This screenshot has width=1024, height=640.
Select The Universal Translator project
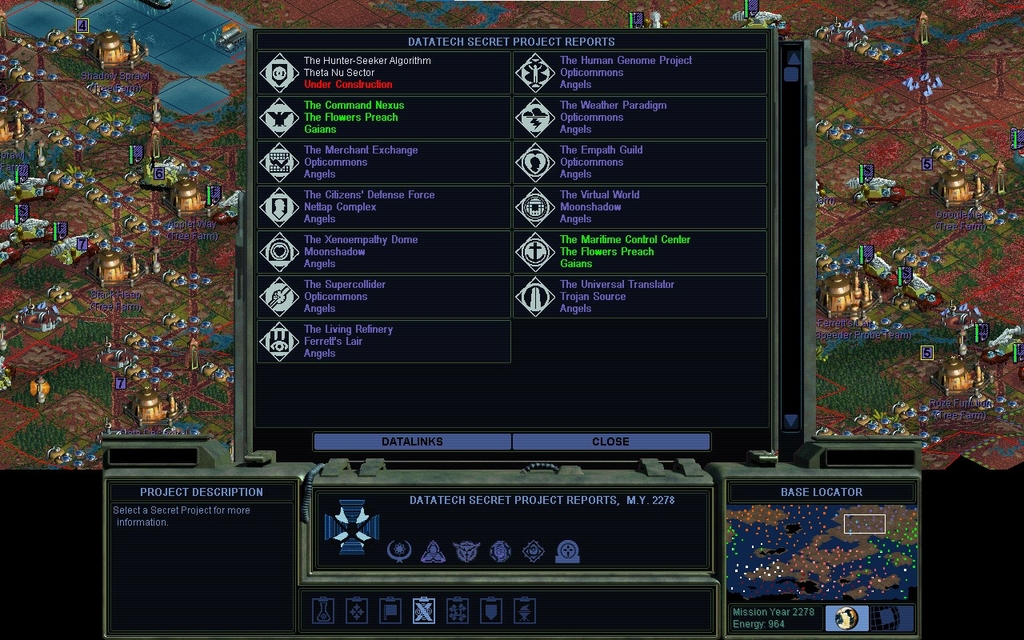[x=640, y=297]
